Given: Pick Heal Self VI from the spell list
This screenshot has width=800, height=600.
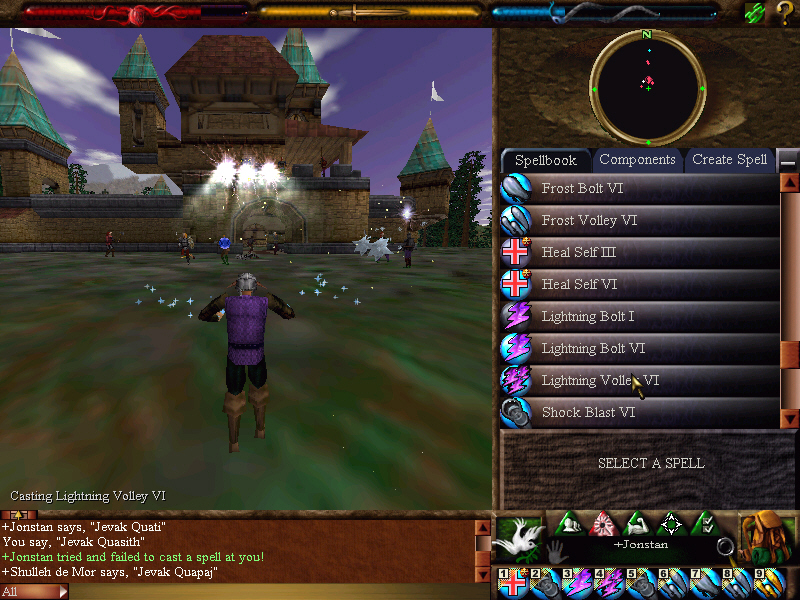Looking at the screenshot, I should tap(640, 284).
